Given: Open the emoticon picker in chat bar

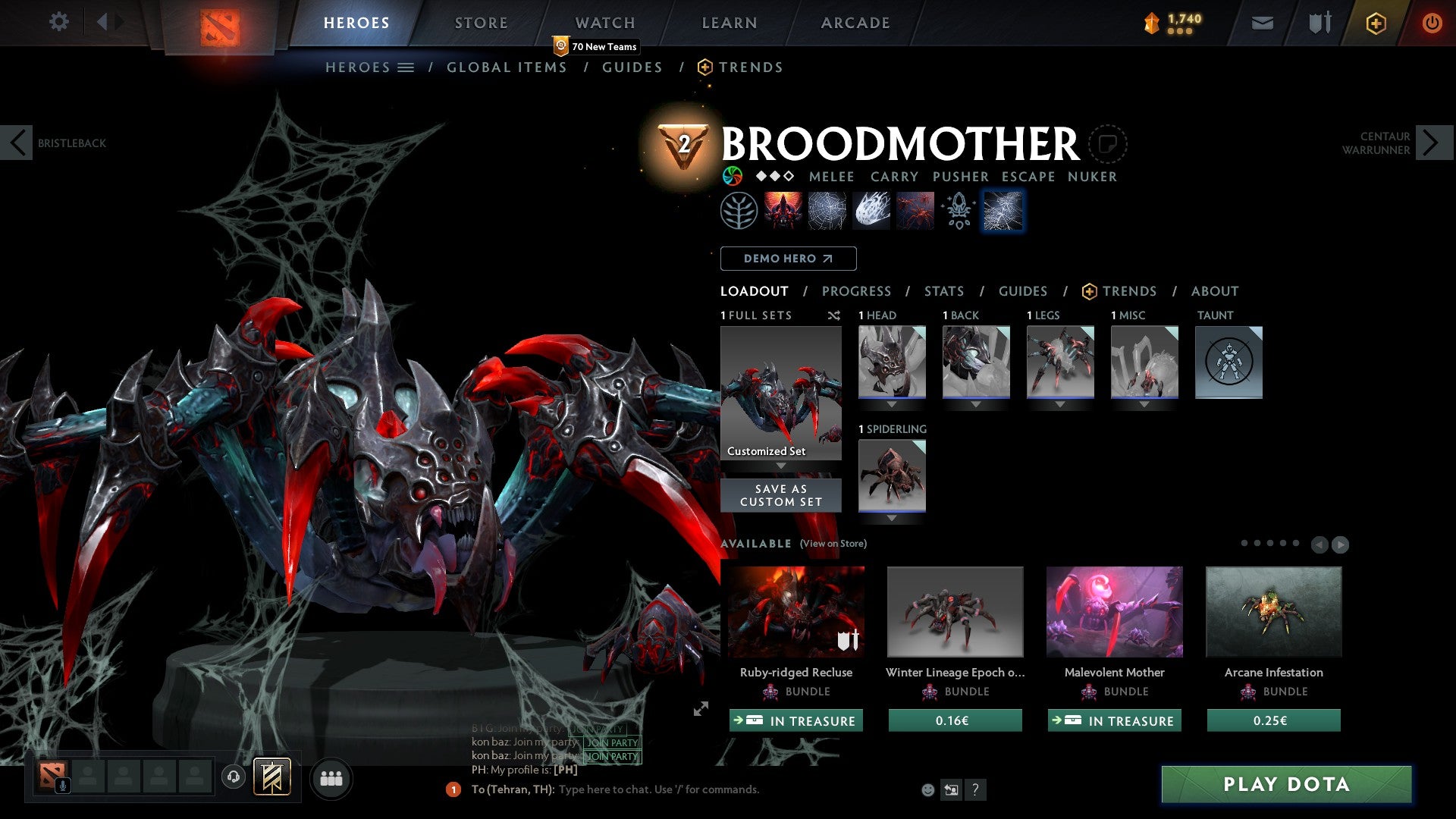Looking at the screenshot, I should [x=927, y=789].
